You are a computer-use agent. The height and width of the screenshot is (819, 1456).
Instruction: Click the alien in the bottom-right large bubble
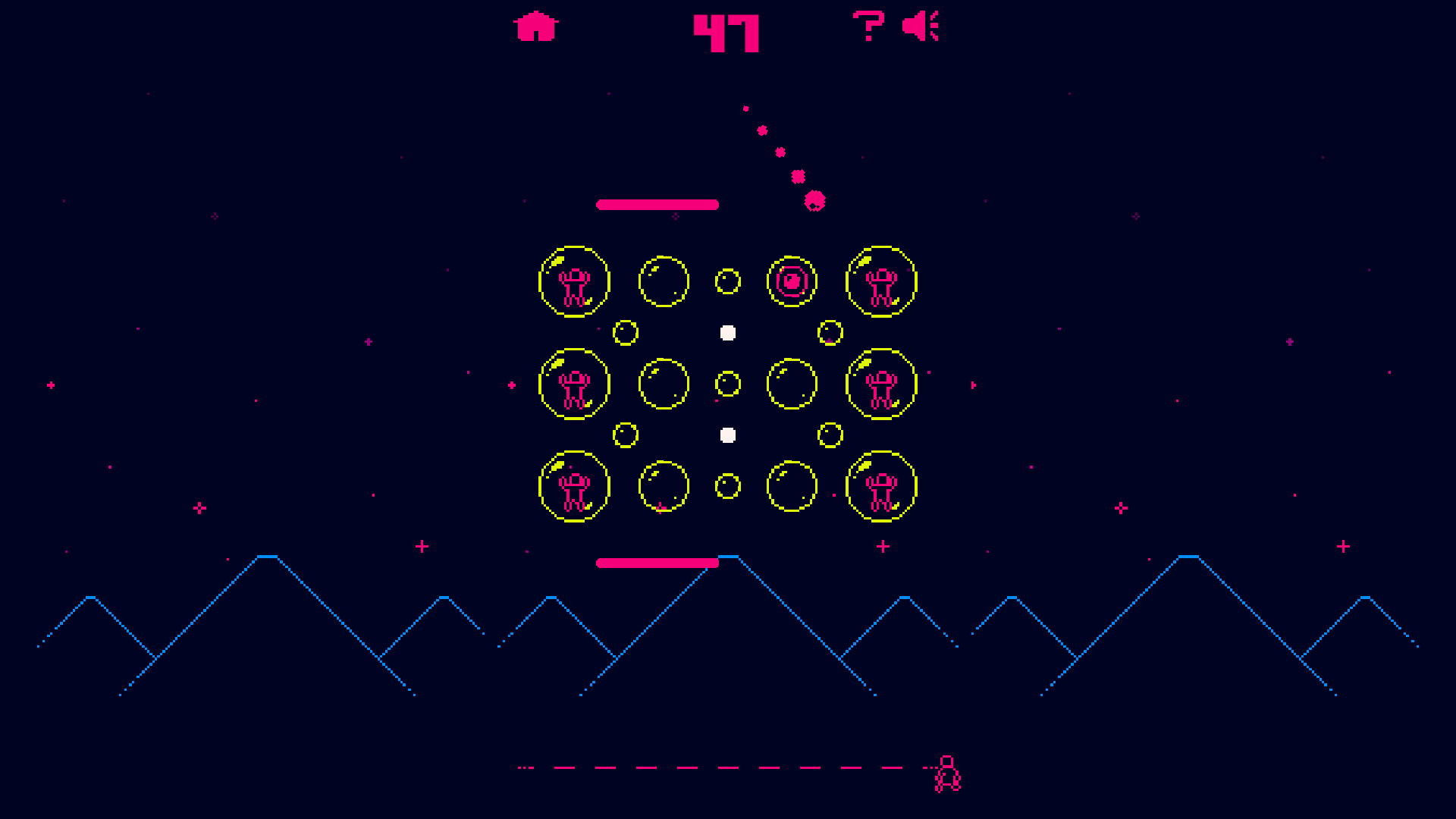point(880,487)
